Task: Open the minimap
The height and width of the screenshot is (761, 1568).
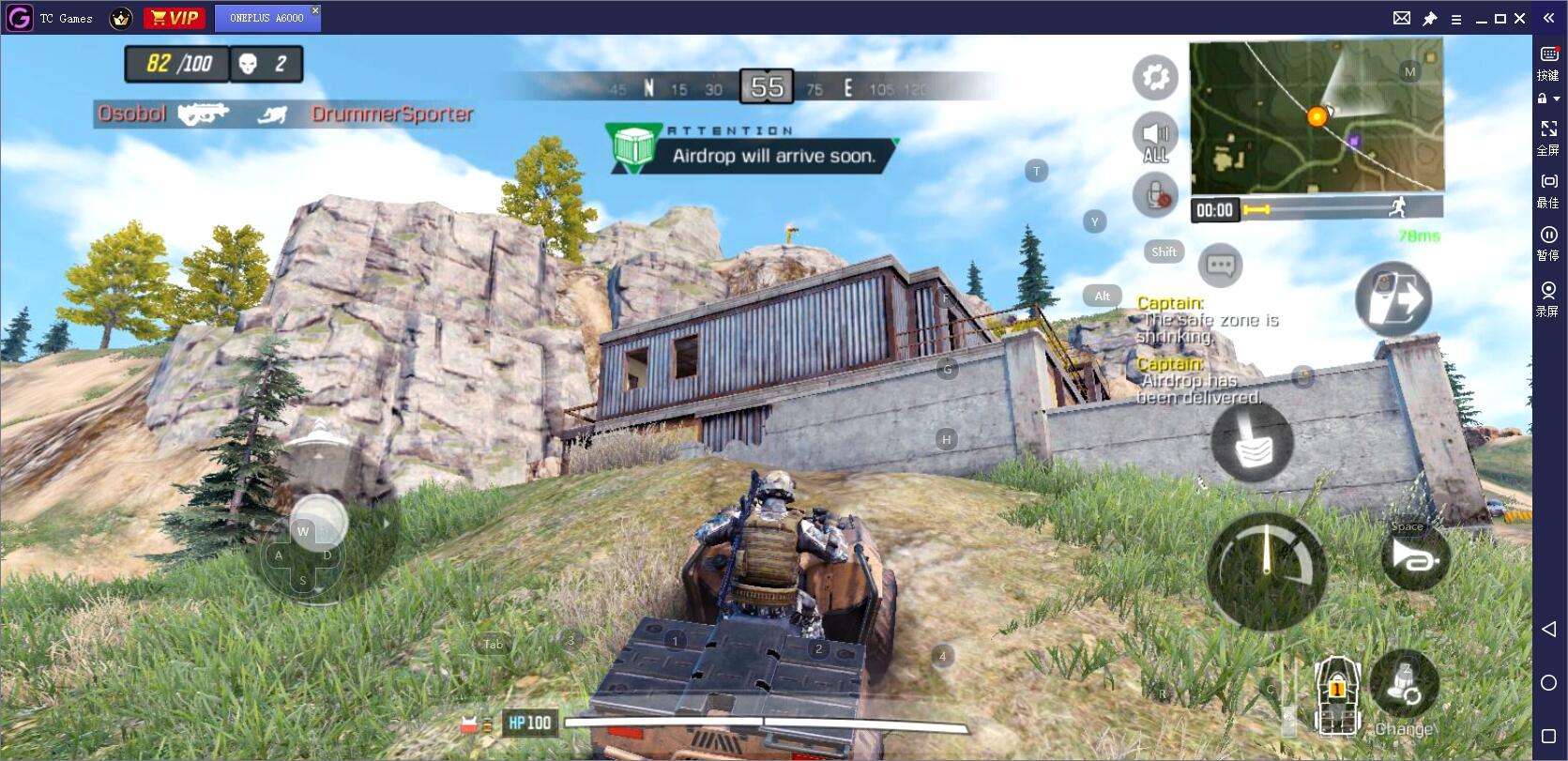Action: click(1316, 116)
